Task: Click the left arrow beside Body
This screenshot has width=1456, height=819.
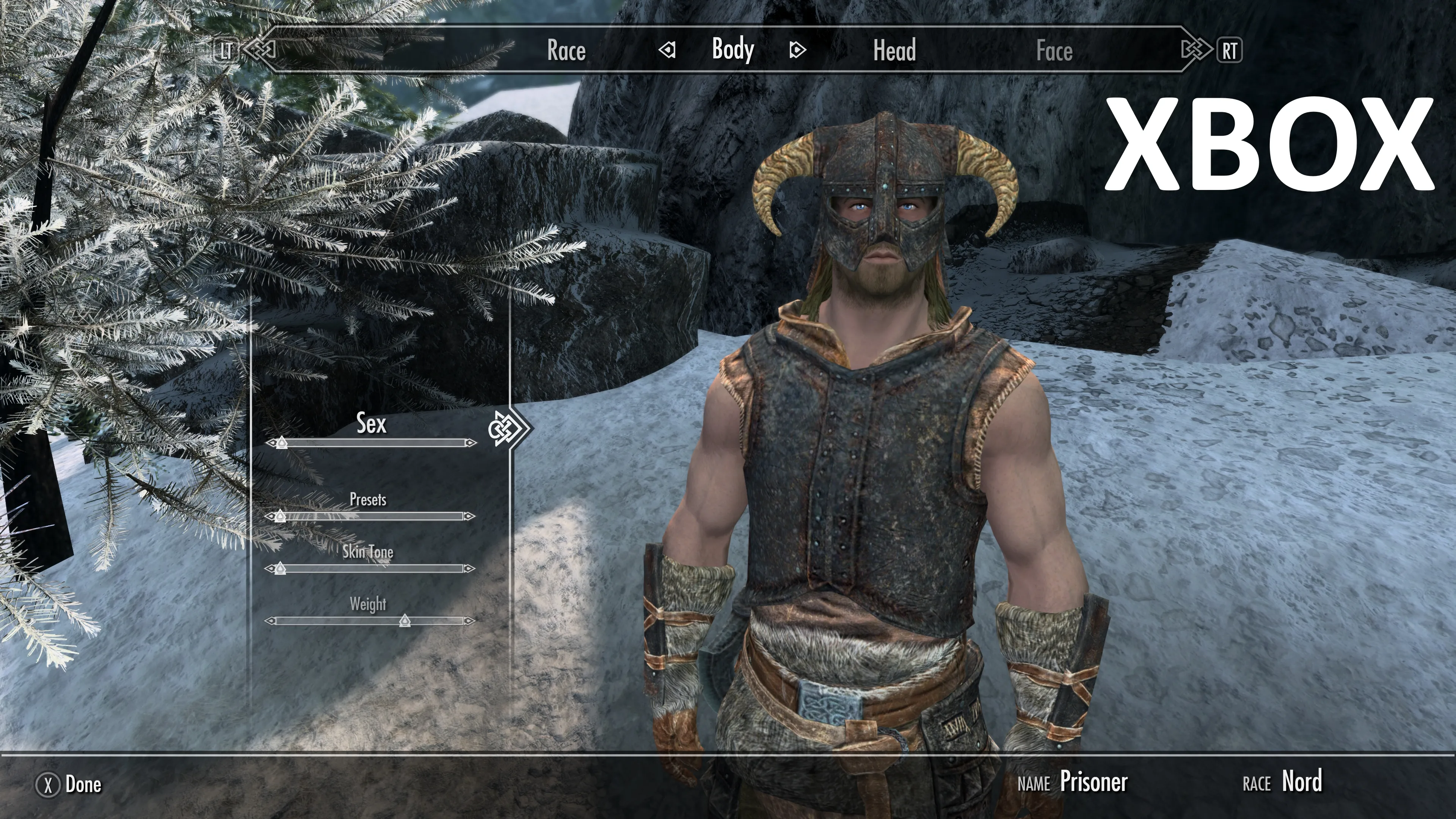Action: [x=667, y=50]
